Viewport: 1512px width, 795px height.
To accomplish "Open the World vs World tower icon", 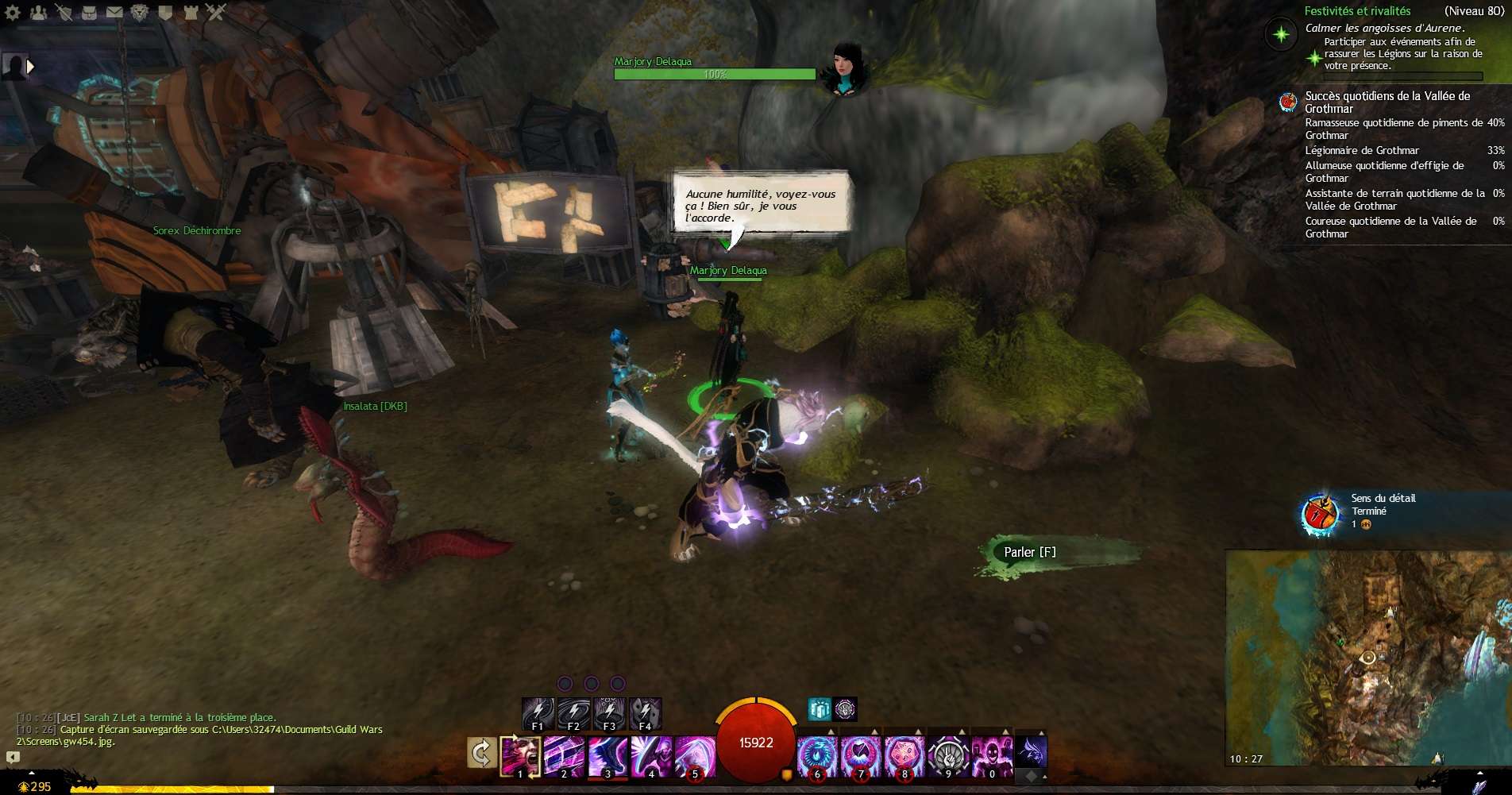I will (x=191, y=12).
